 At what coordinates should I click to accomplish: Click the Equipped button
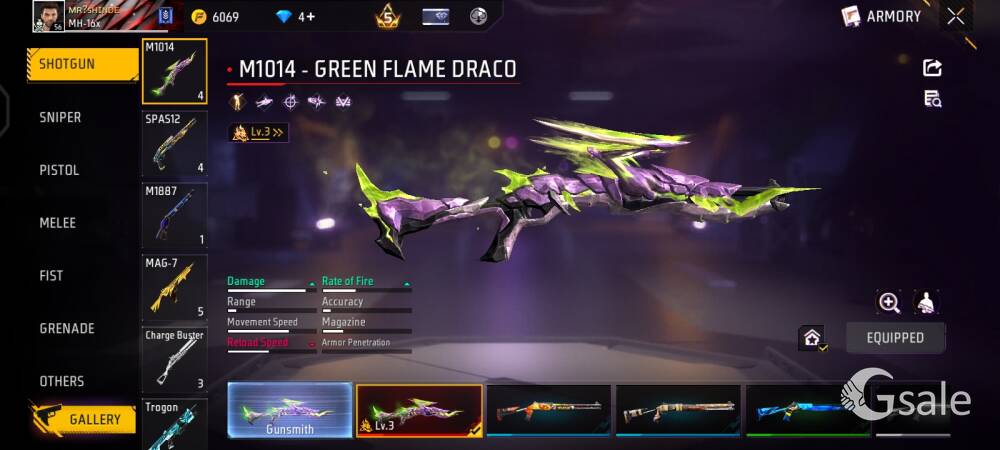[895, 338]
